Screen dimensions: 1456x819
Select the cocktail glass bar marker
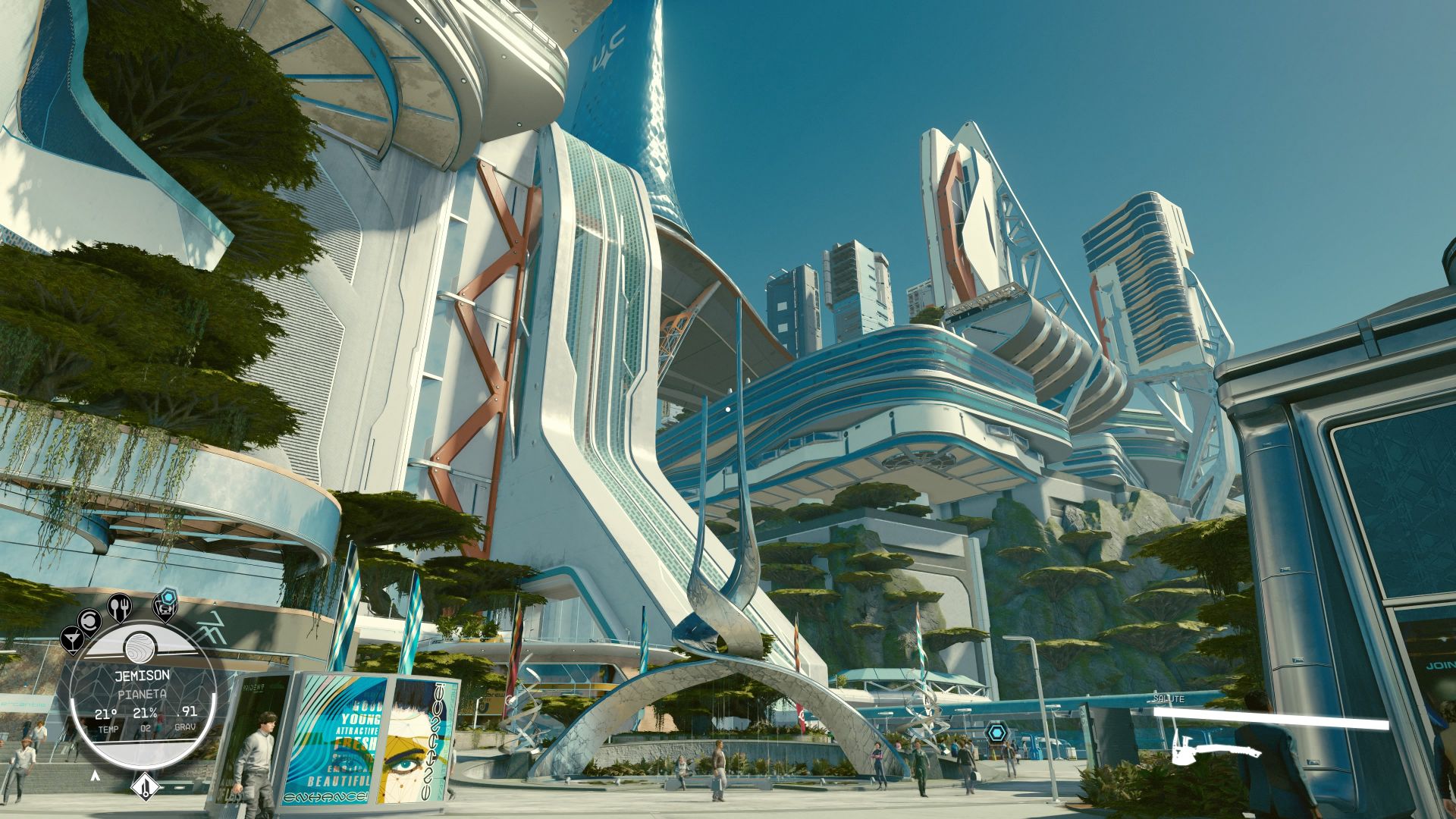[x=73, y=638]
